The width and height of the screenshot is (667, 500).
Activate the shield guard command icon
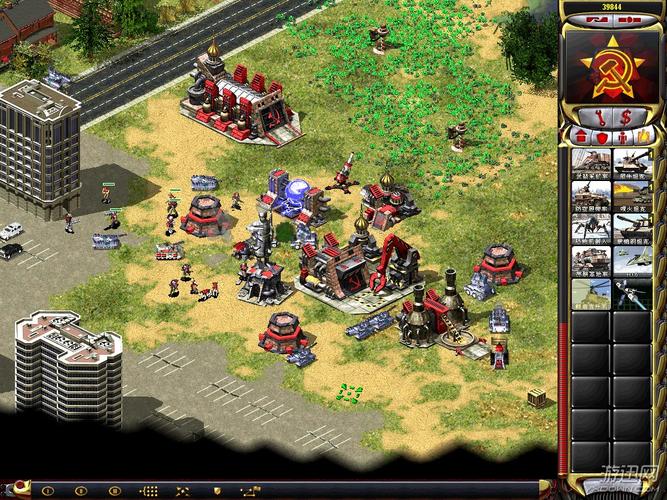[x=216, y=491]
